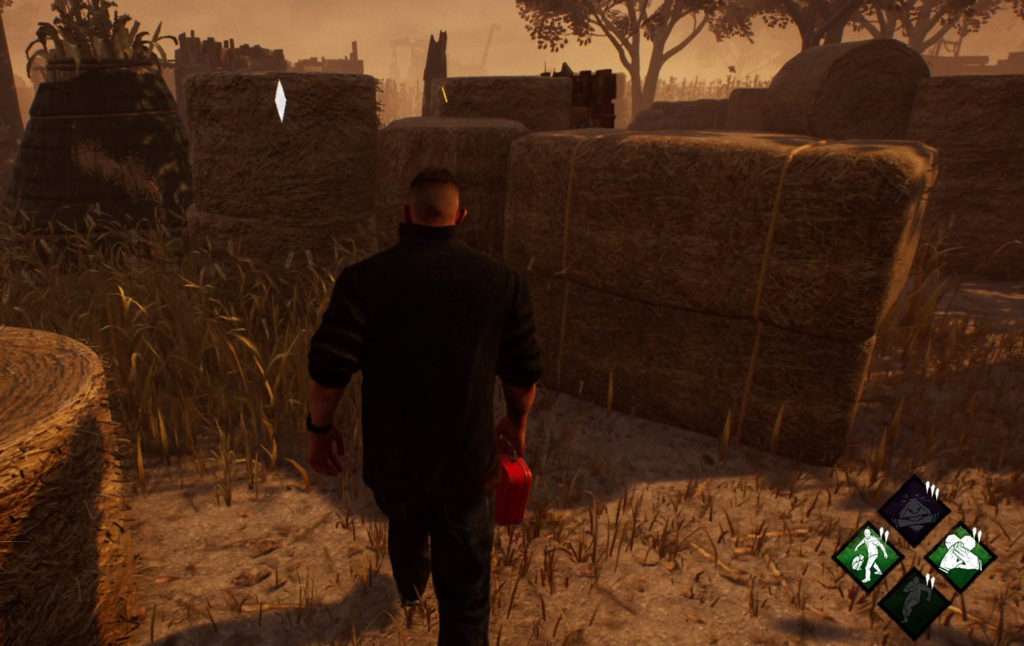Click the green perk showing a walking man

[x=868, y=556]
